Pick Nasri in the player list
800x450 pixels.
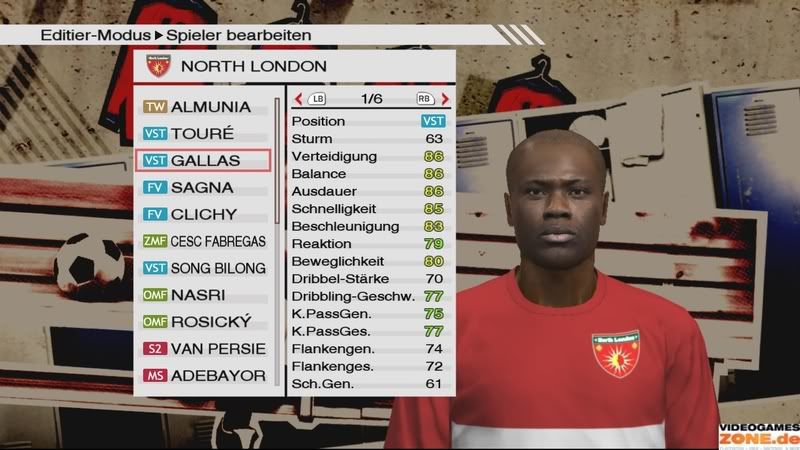tap(205, 296)
